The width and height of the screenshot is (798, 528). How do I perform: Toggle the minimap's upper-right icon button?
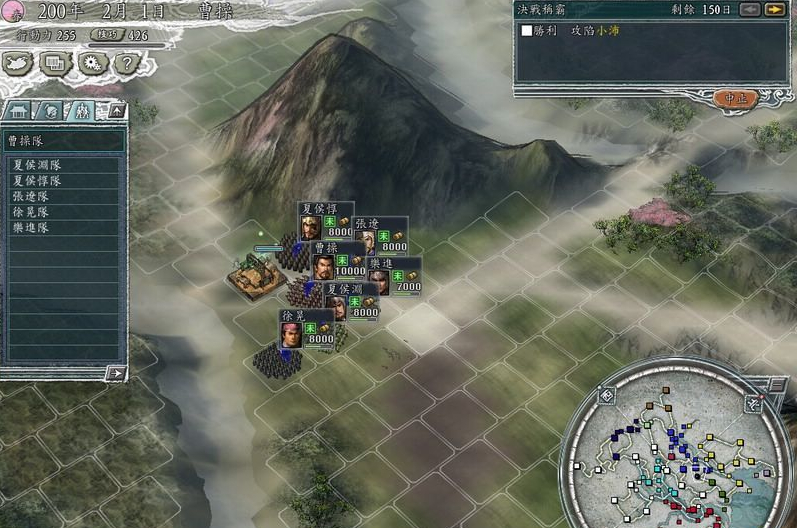[x=754, y=404]
